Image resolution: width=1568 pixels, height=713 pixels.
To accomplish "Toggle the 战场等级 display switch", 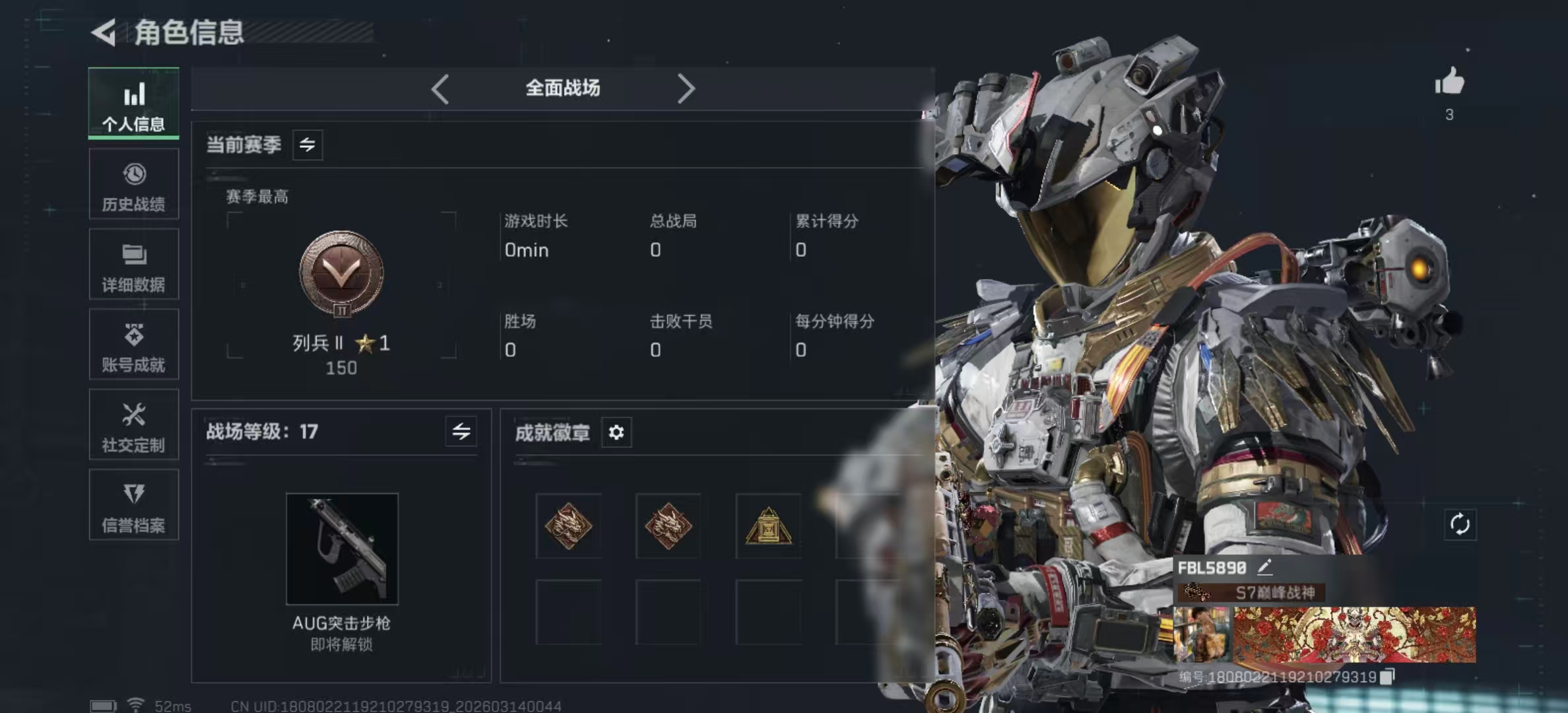I will tap(462, 432).
